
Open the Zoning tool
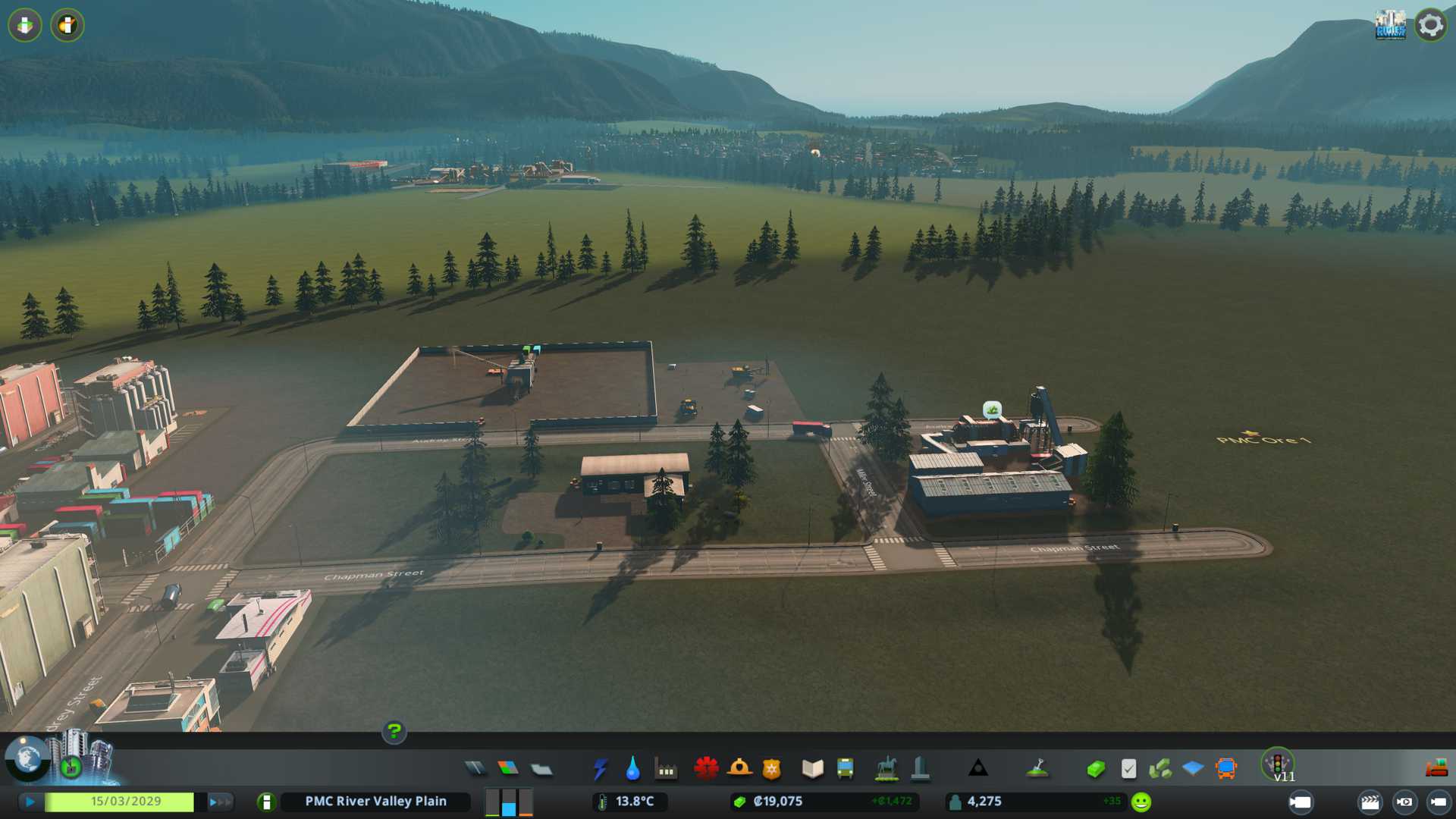click(x=508, y=769)
